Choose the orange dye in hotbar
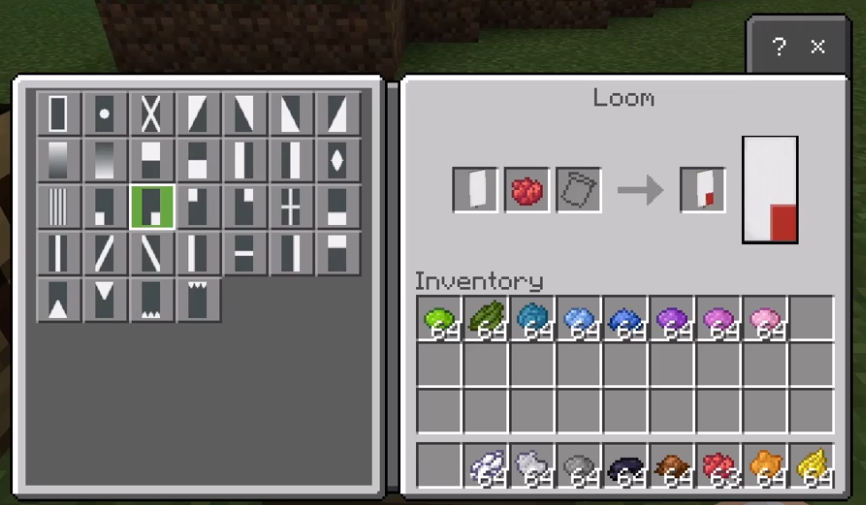The image size is (866, 505). click(x=764, y=465)
